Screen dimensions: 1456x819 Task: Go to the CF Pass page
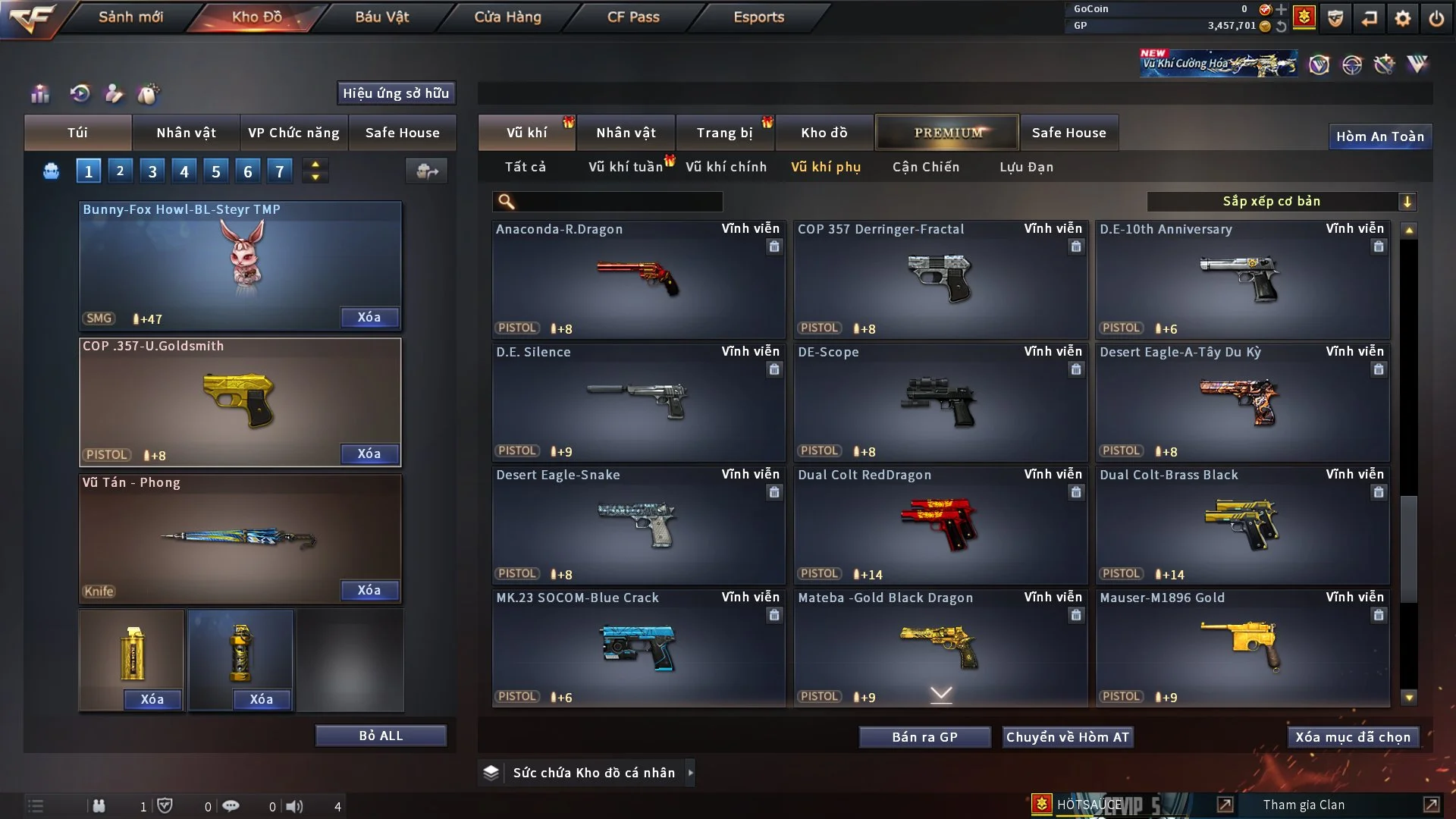coord(633,17)
